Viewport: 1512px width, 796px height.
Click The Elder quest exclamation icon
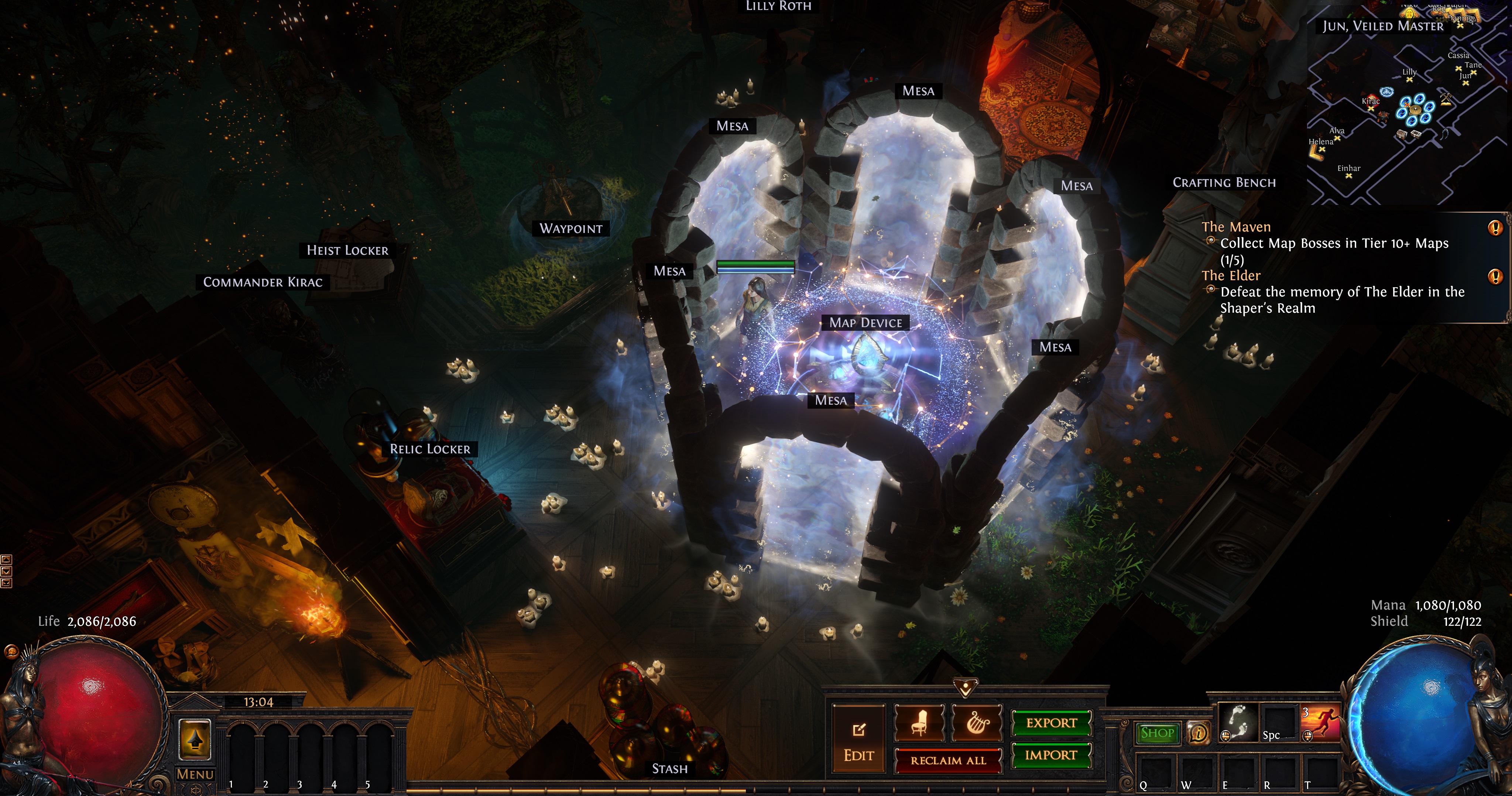click(1495, 277)
